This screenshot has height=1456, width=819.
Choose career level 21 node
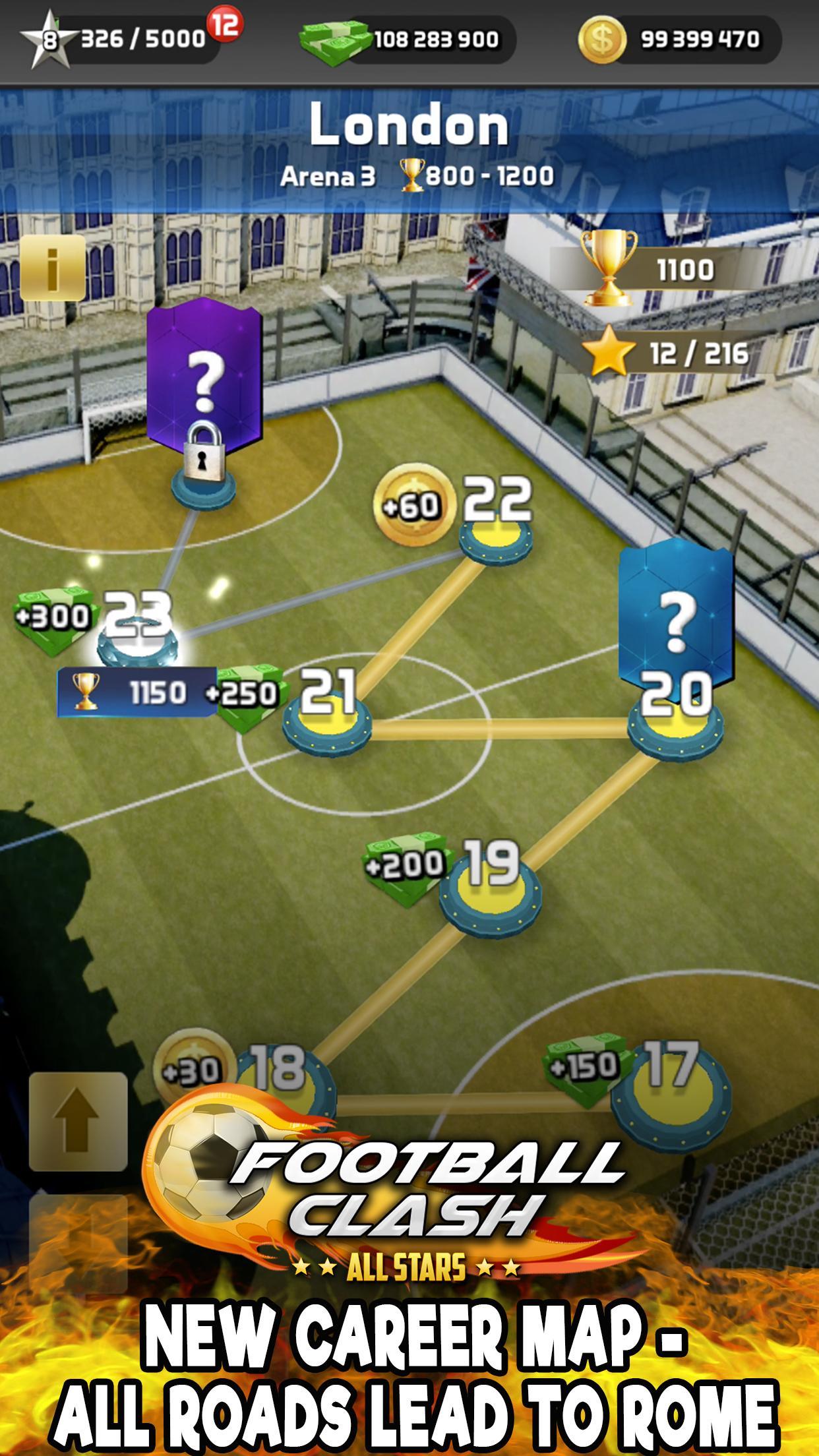327,725
